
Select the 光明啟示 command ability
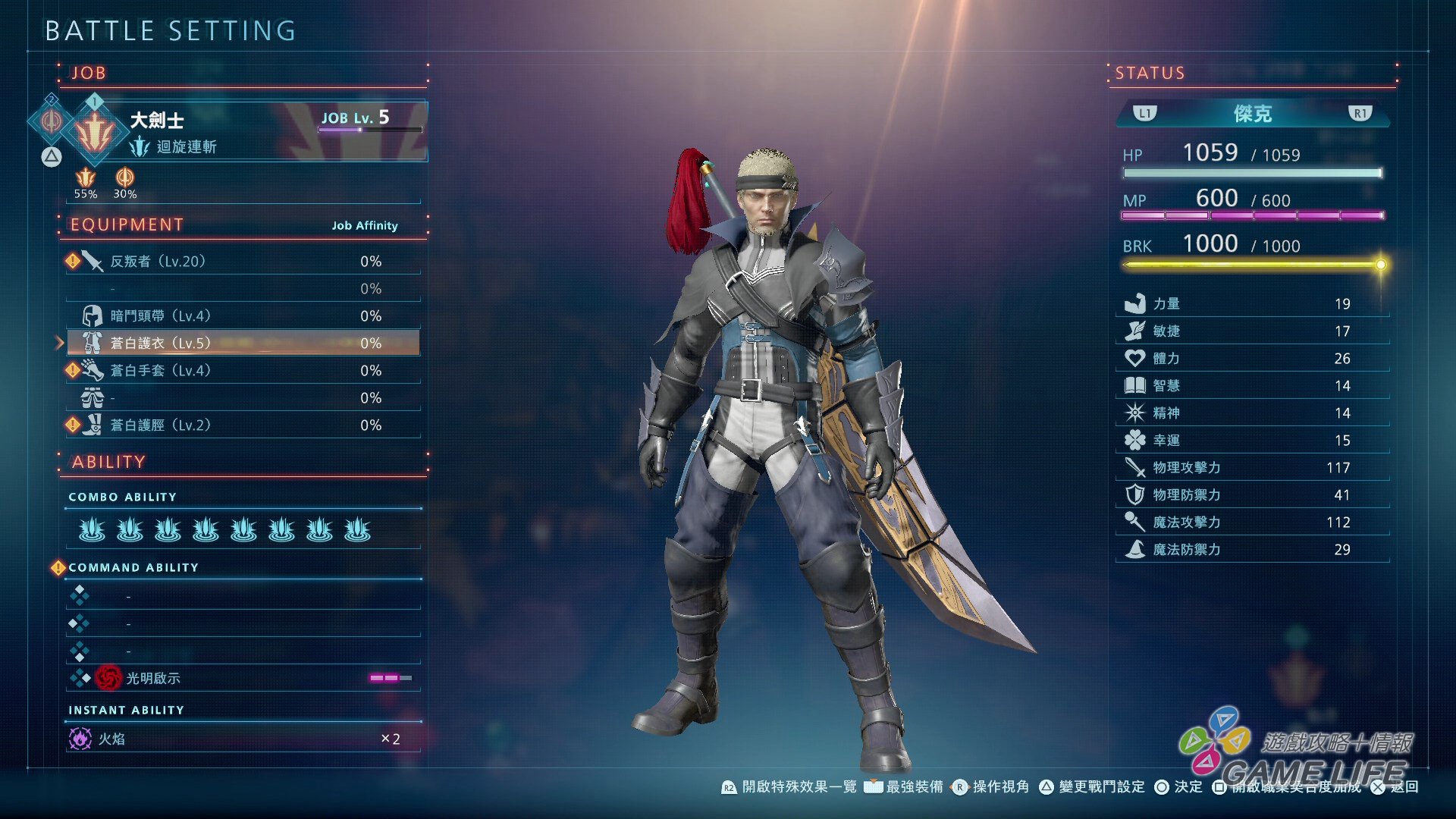(x=243, y=678)
